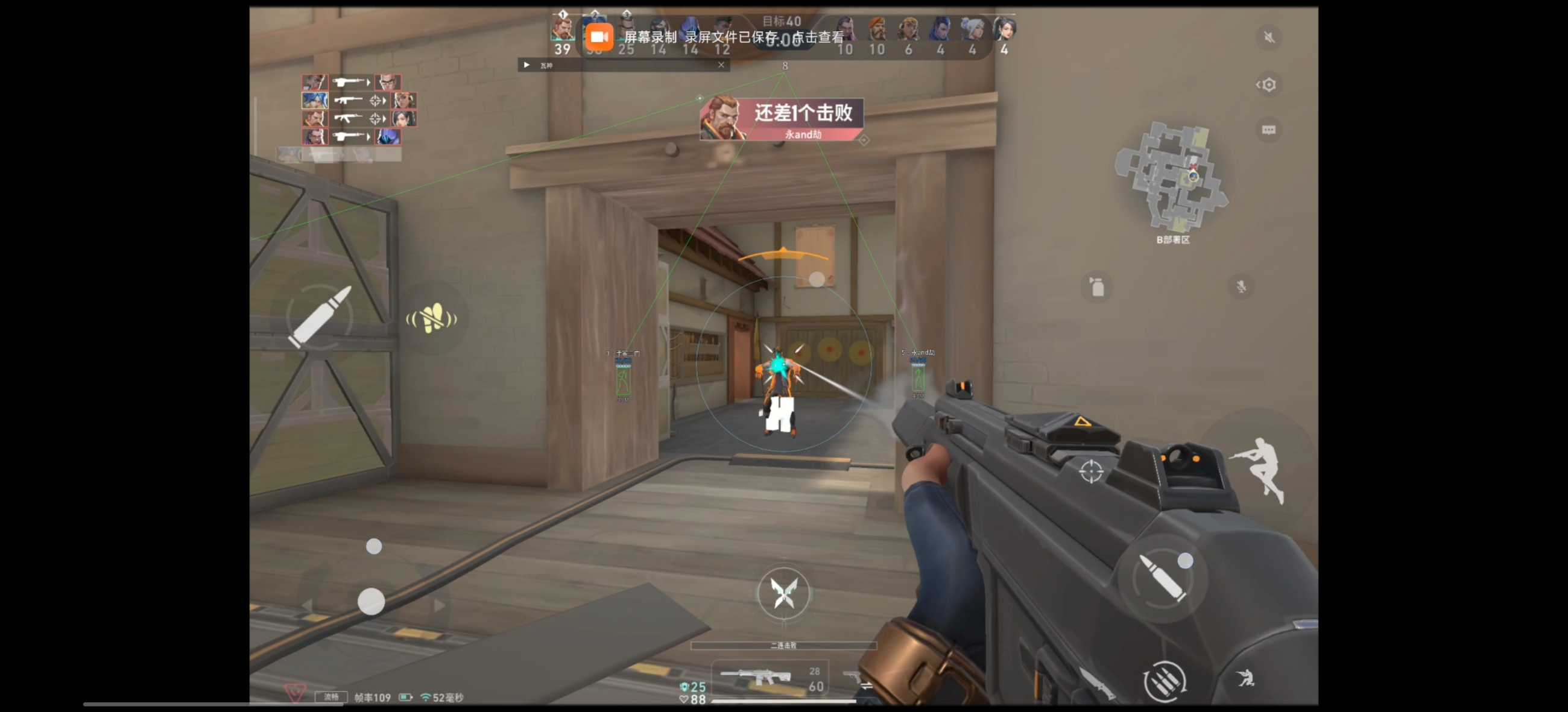Click the play arrow on the small bar
Screen dimensions: 1568x712
tap(526, 65)
